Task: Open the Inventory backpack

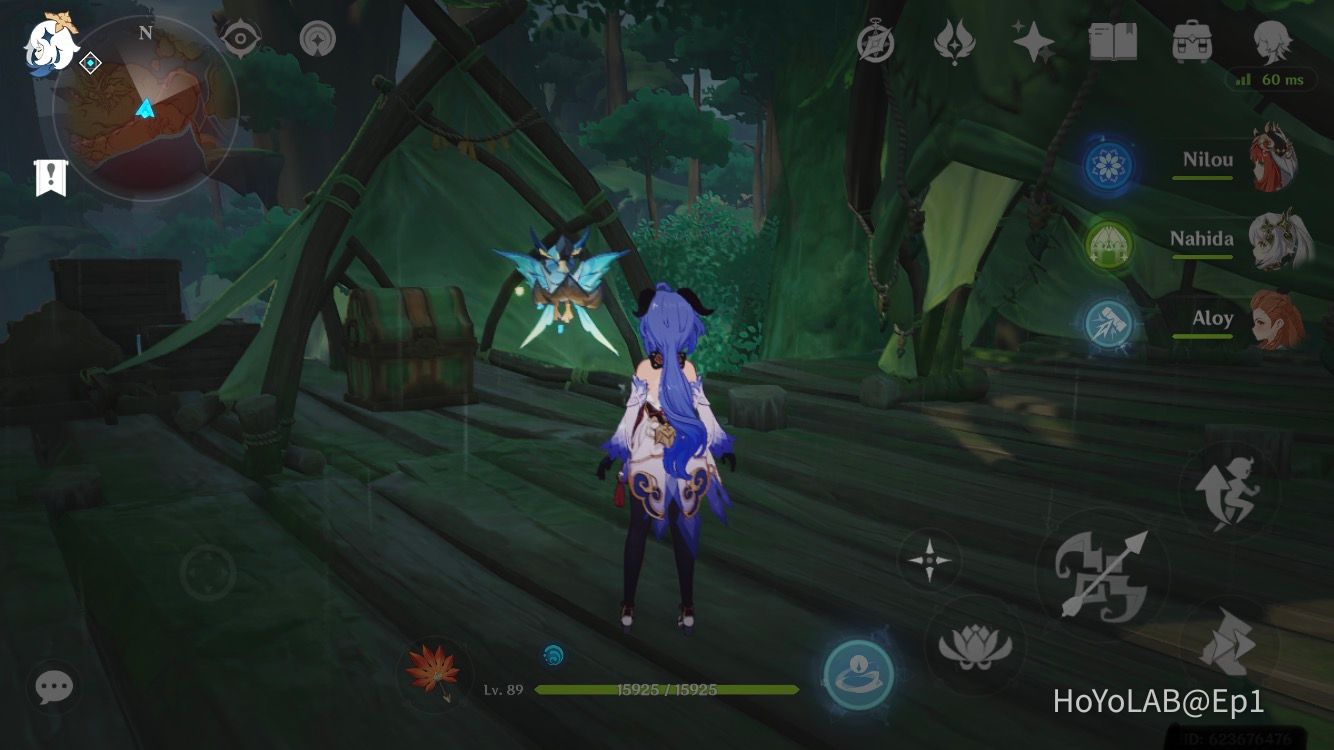Action: point(1190,42)
